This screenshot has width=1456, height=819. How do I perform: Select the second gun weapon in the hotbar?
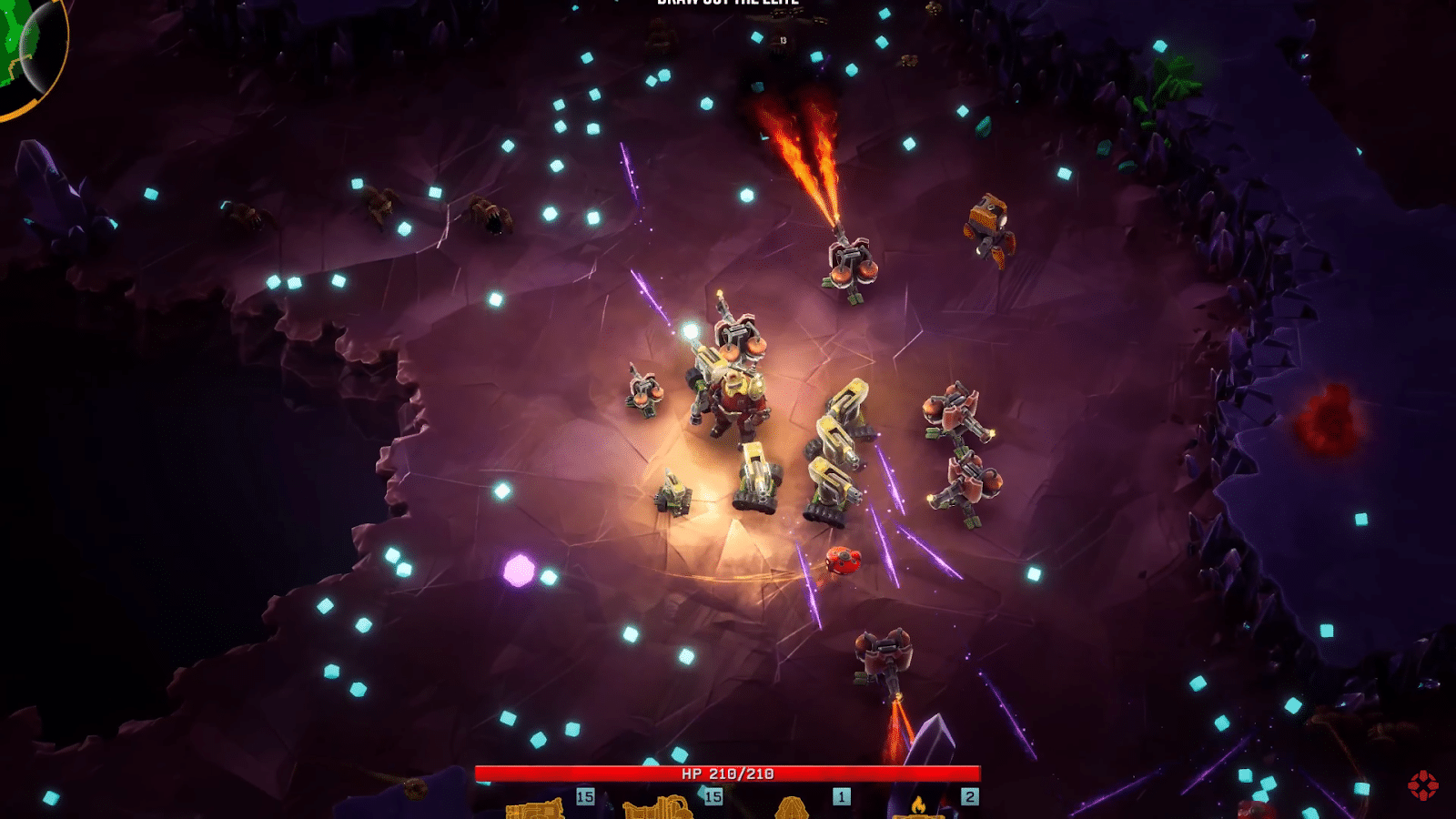660,810
